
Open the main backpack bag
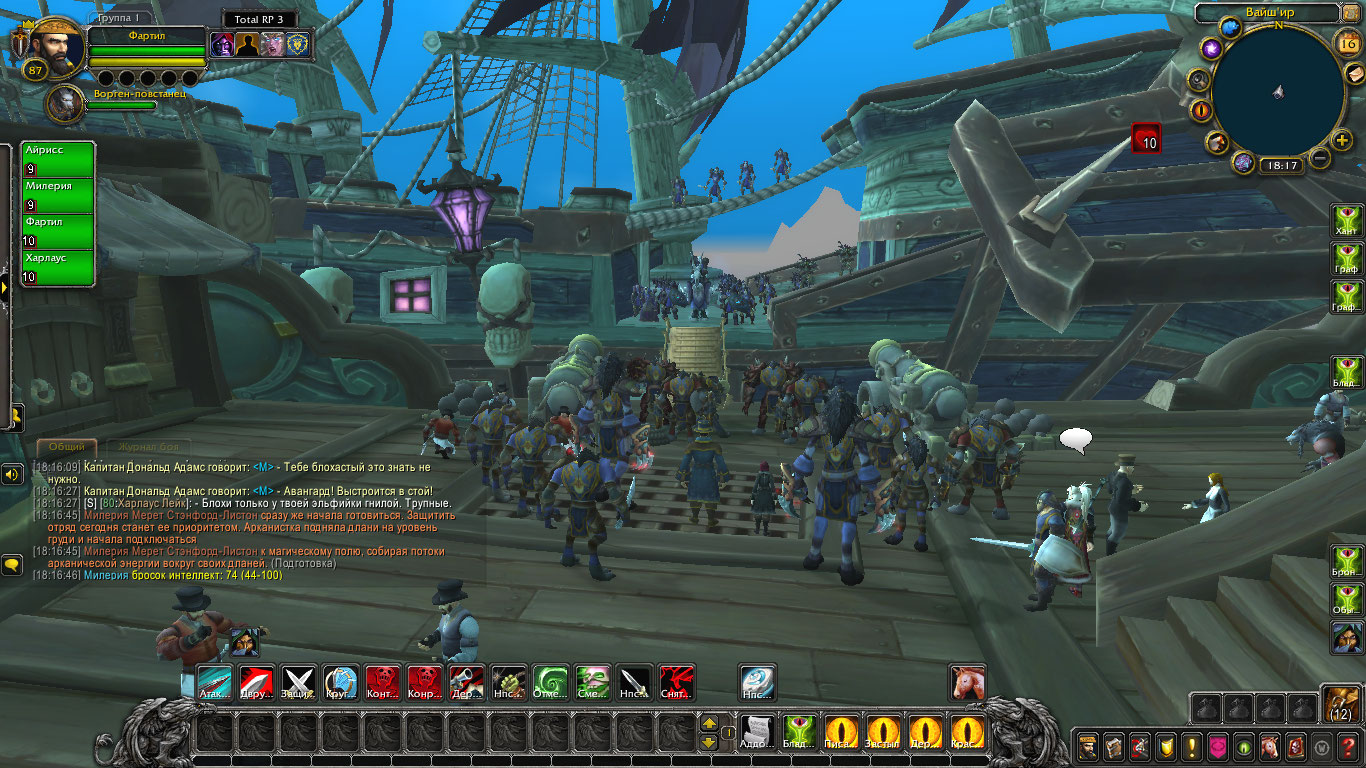(x=1341, y=706)
